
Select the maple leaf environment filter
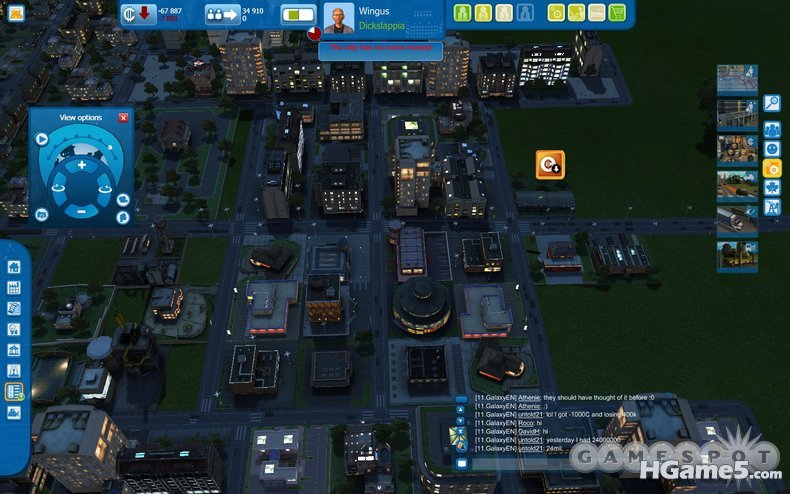772,187
